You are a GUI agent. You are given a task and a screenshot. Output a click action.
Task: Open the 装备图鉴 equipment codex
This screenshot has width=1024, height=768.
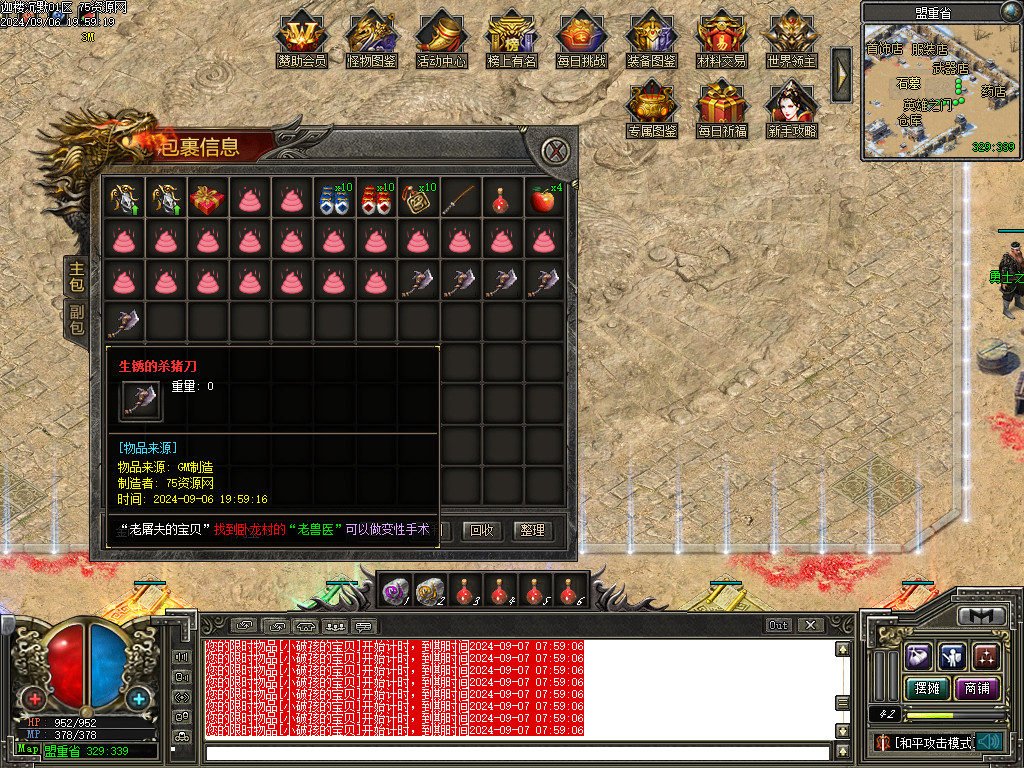pyautogui.click(x=652, y=36)
